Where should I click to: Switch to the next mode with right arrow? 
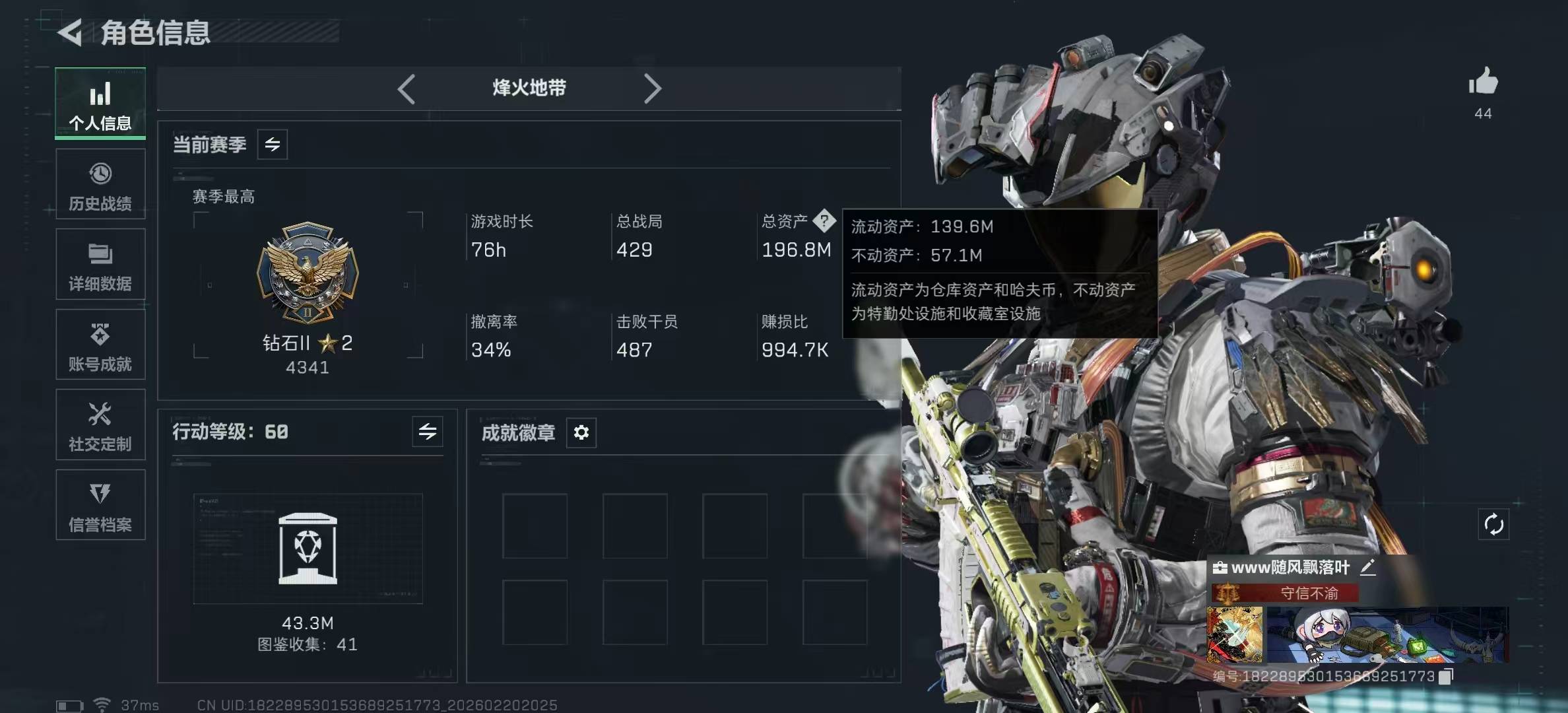[x=652, y=88]
